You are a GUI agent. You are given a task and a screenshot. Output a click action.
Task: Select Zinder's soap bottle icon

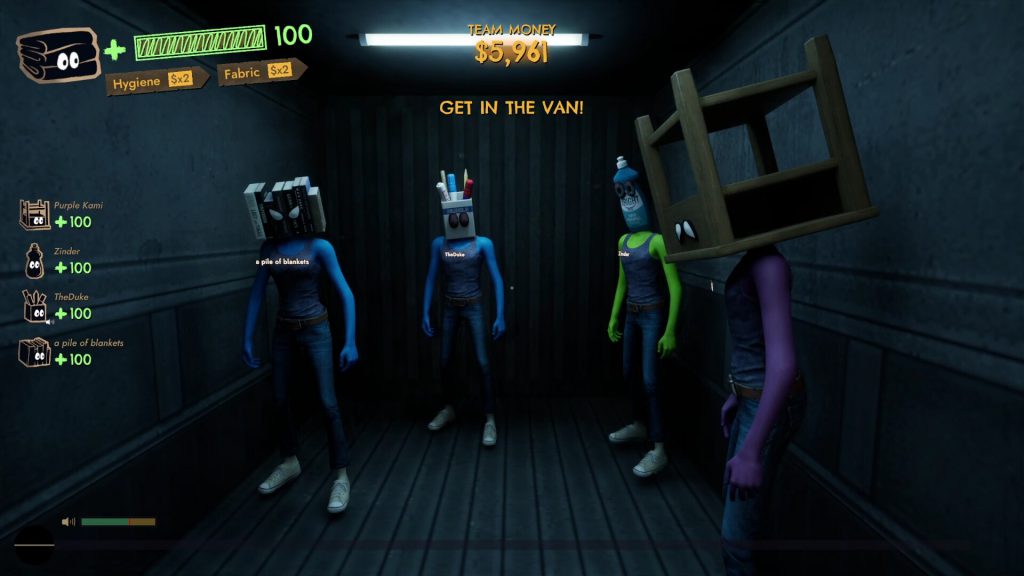click(x=34, y=260)
